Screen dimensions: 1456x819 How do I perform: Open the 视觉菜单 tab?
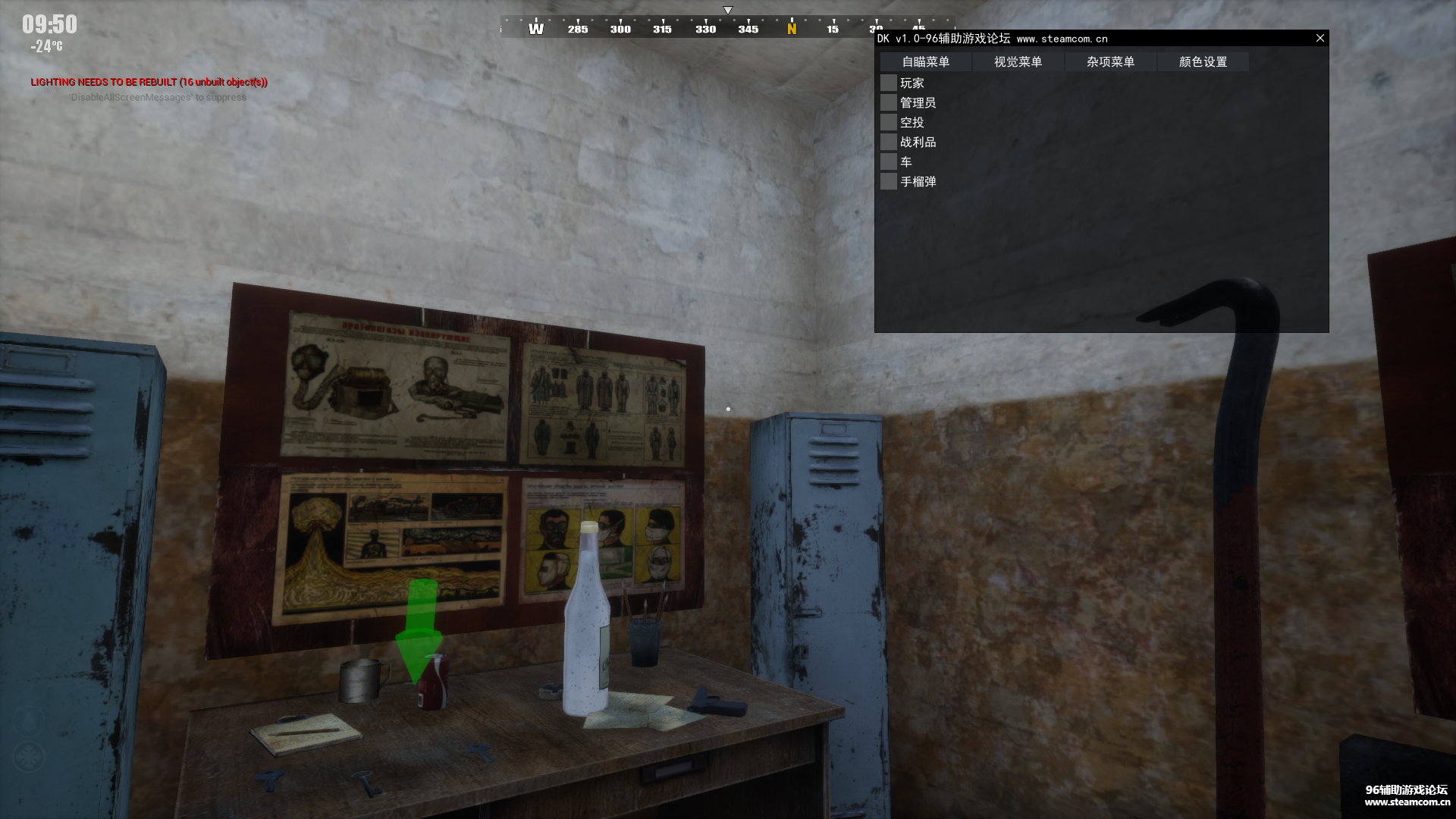[1018, 62]
